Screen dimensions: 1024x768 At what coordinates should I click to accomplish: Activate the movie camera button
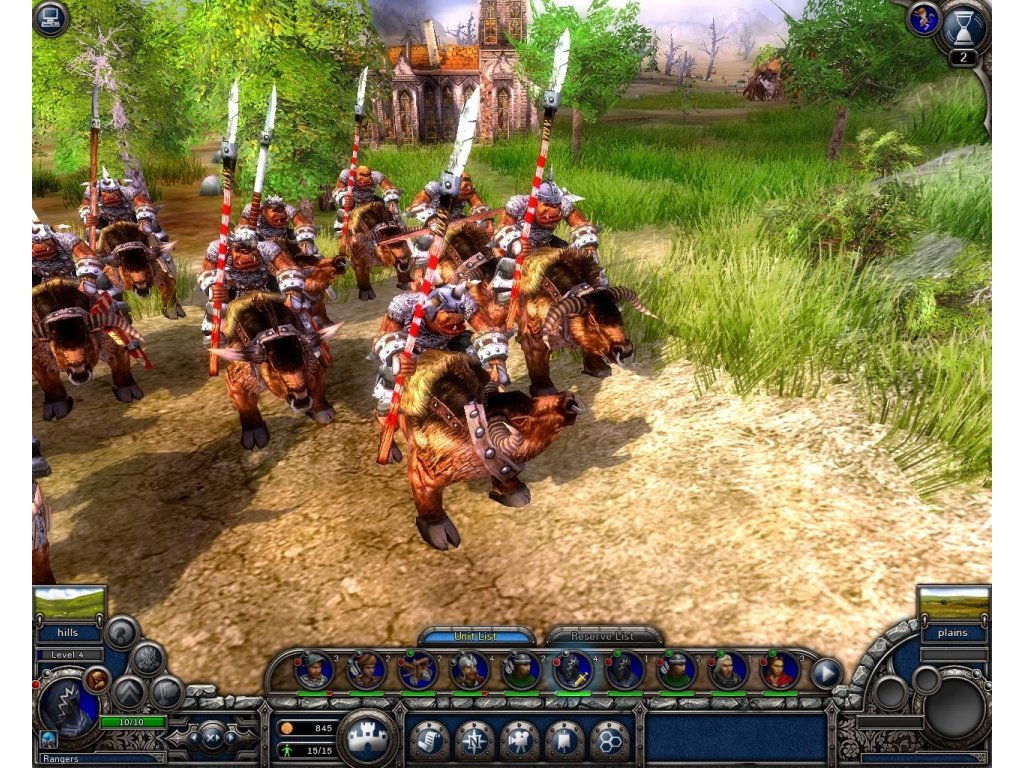coord(519,740)
